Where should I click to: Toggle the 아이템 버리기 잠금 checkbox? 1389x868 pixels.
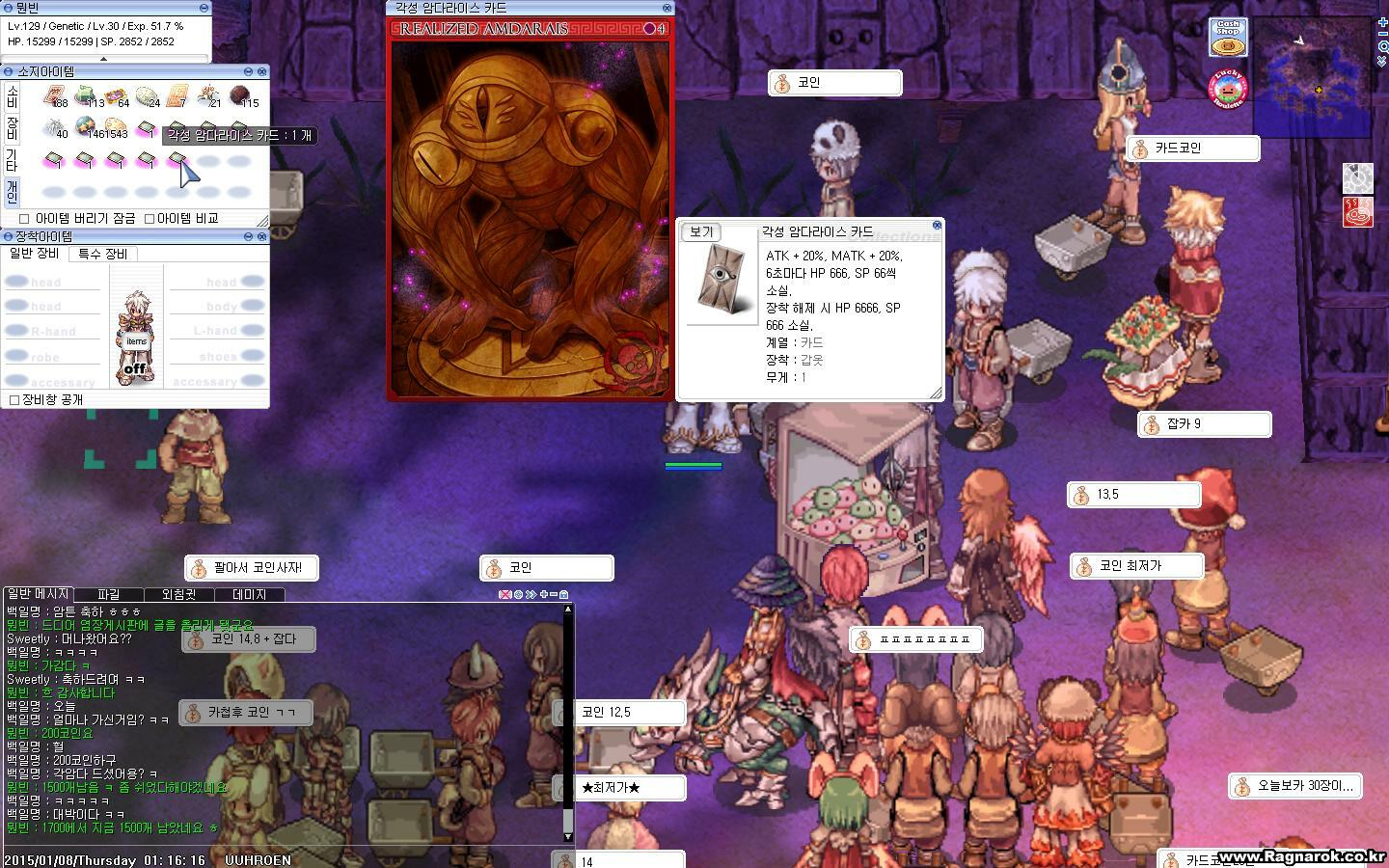pyautogui.click(x=24, y=219)
